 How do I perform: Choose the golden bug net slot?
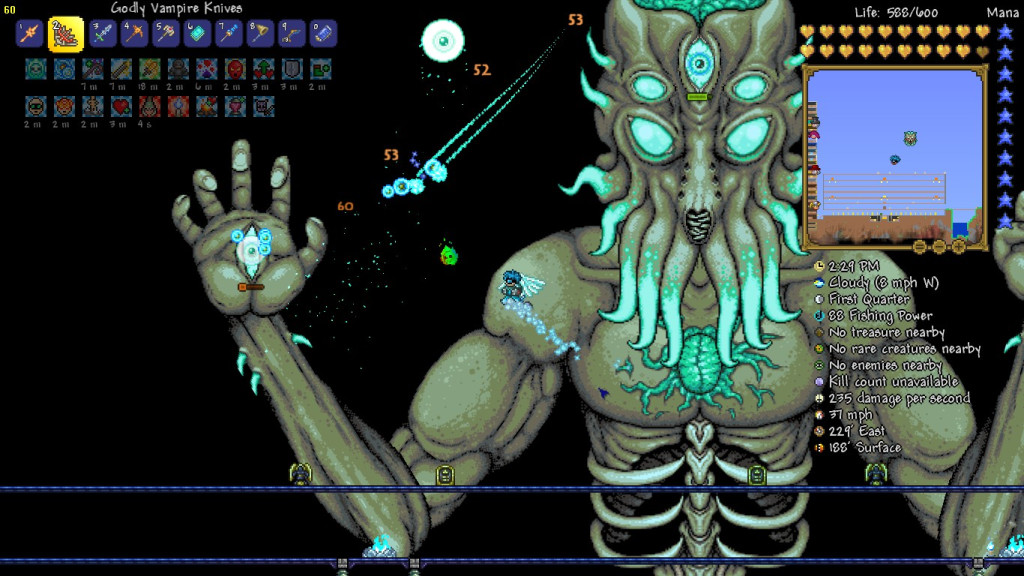point(260,34)
